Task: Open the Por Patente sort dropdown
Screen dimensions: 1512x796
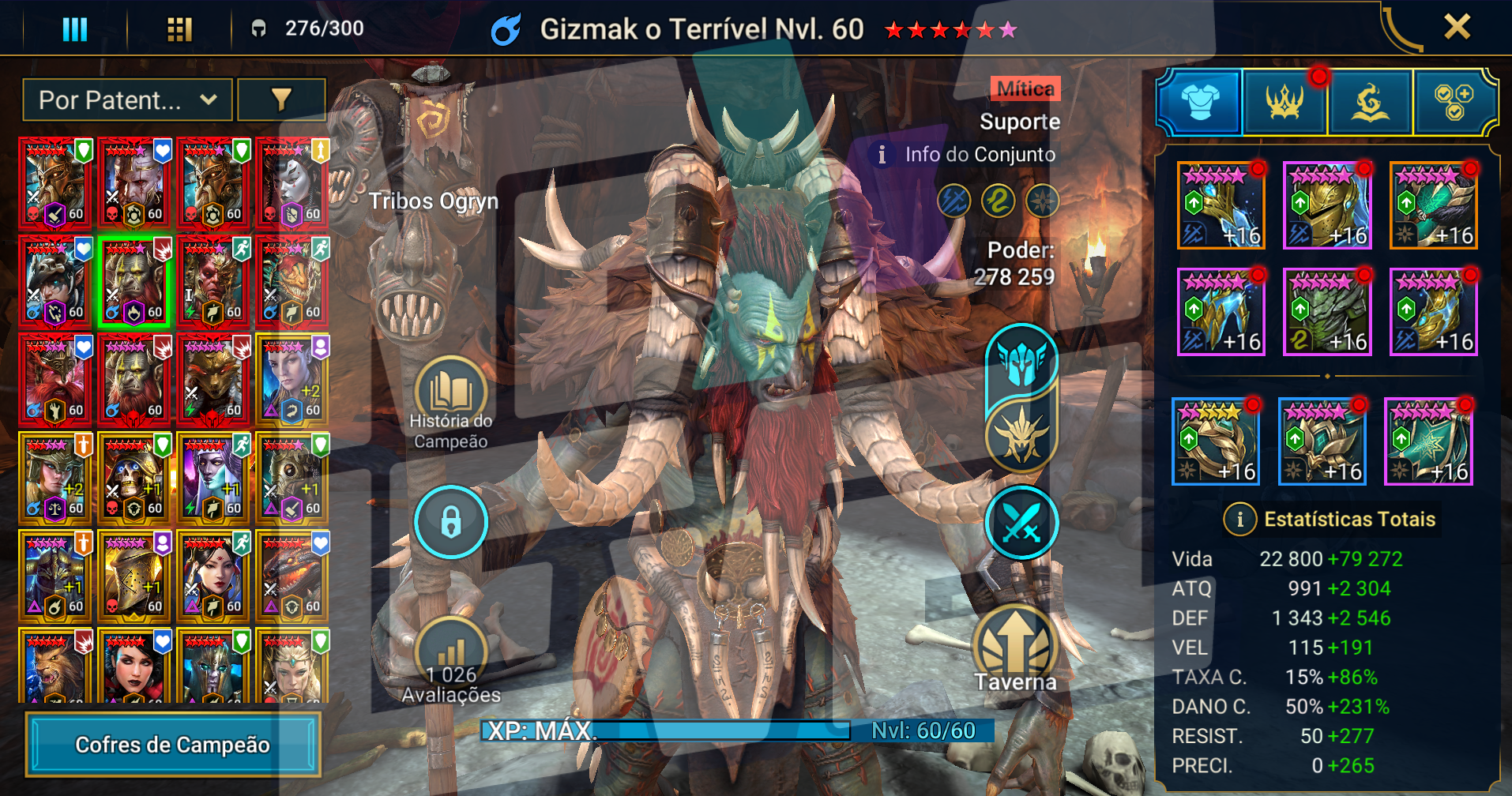Action: (x=127, y=100)
